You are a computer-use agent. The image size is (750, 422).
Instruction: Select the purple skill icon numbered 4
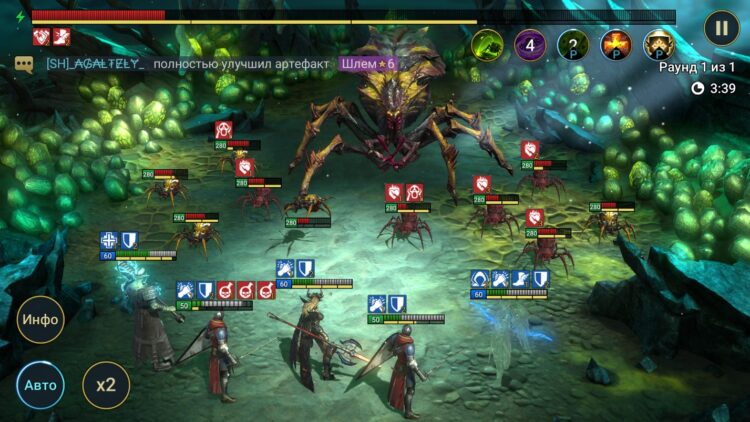pos(530,44)
